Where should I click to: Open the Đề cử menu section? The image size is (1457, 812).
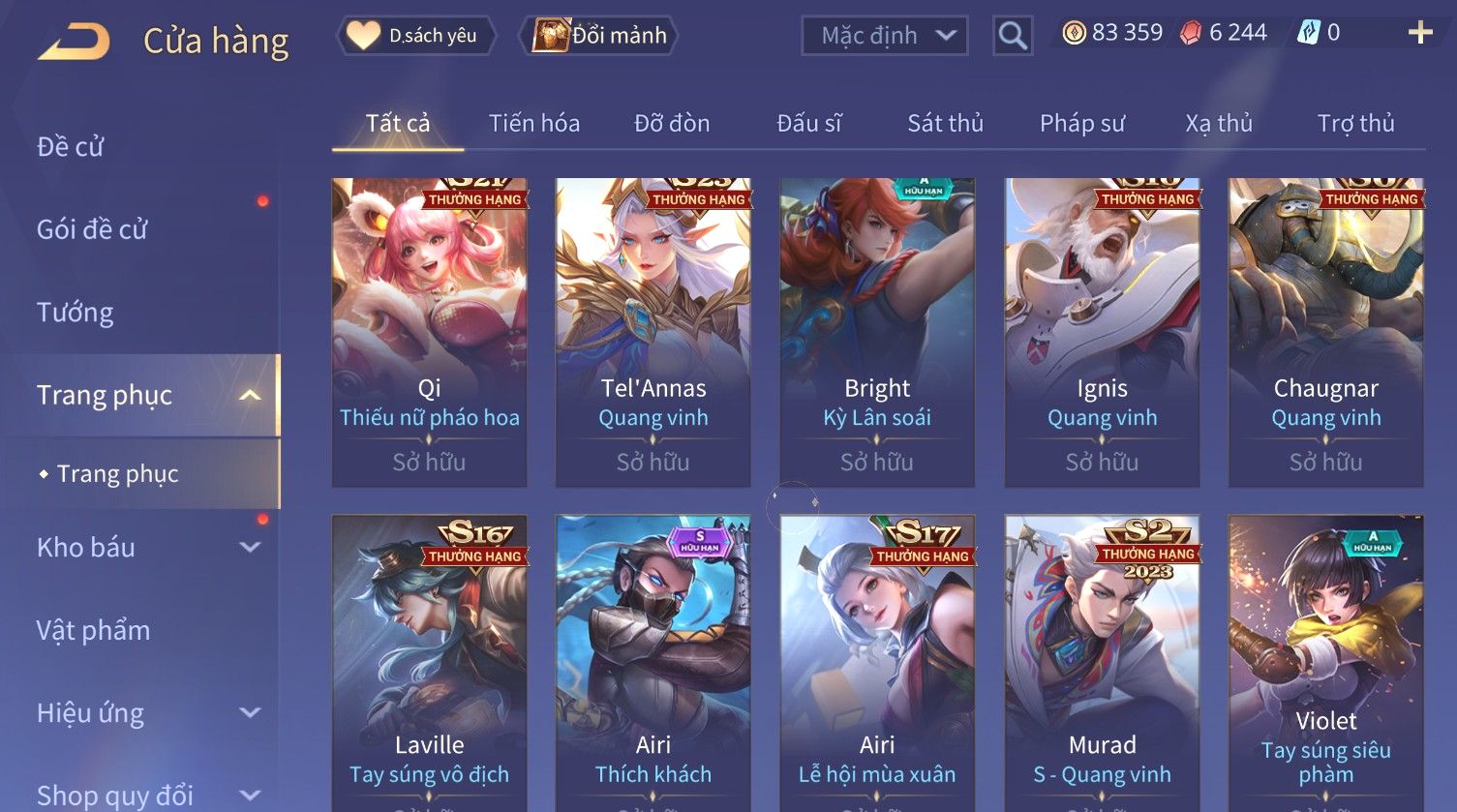tap(71, 147)
